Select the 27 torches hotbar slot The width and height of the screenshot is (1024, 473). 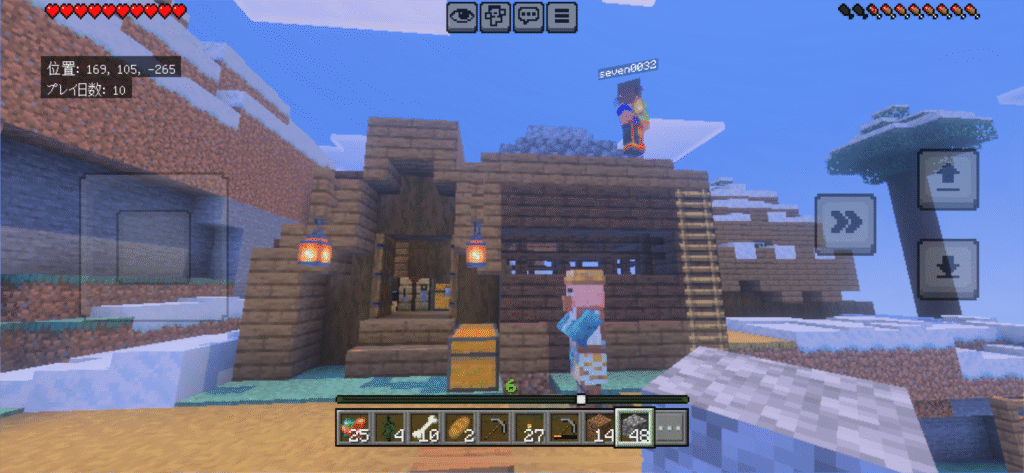click(533, 427)
